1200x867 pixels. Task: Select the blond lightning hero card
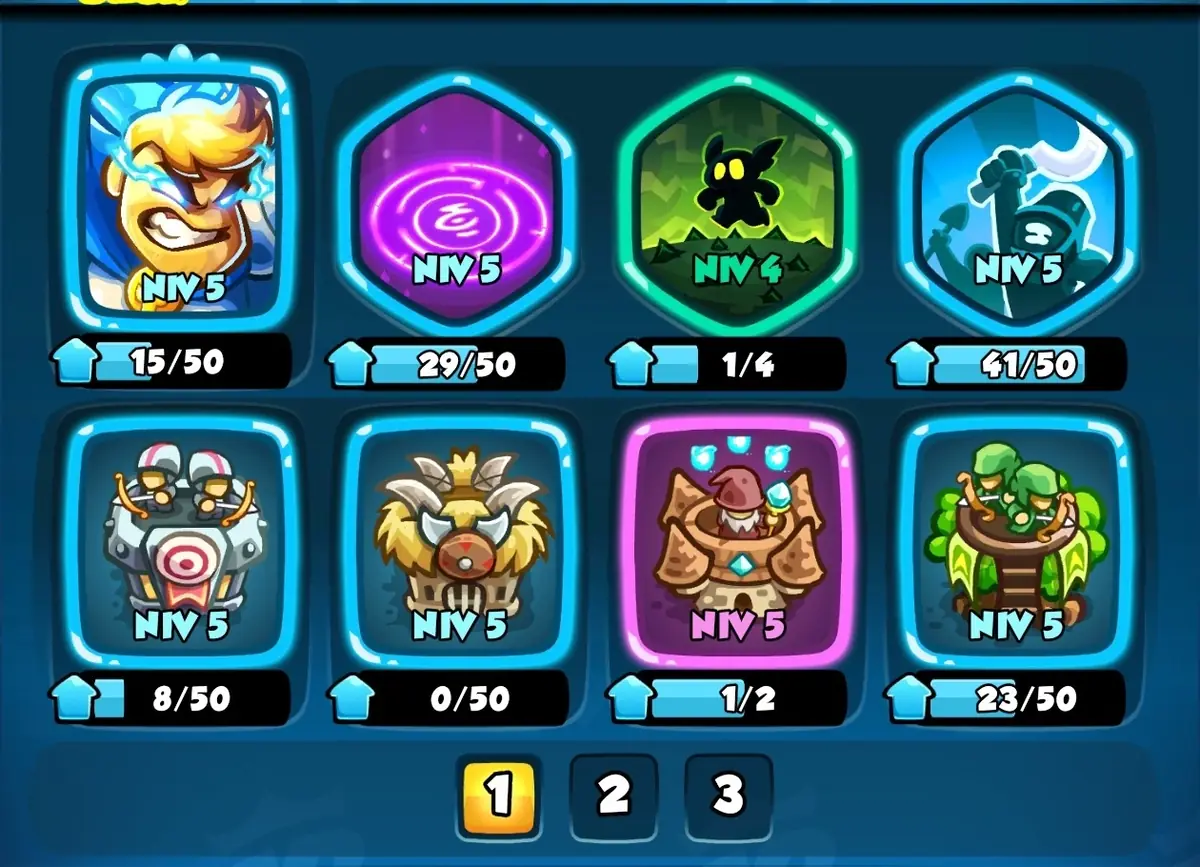[x=180, y=190]
